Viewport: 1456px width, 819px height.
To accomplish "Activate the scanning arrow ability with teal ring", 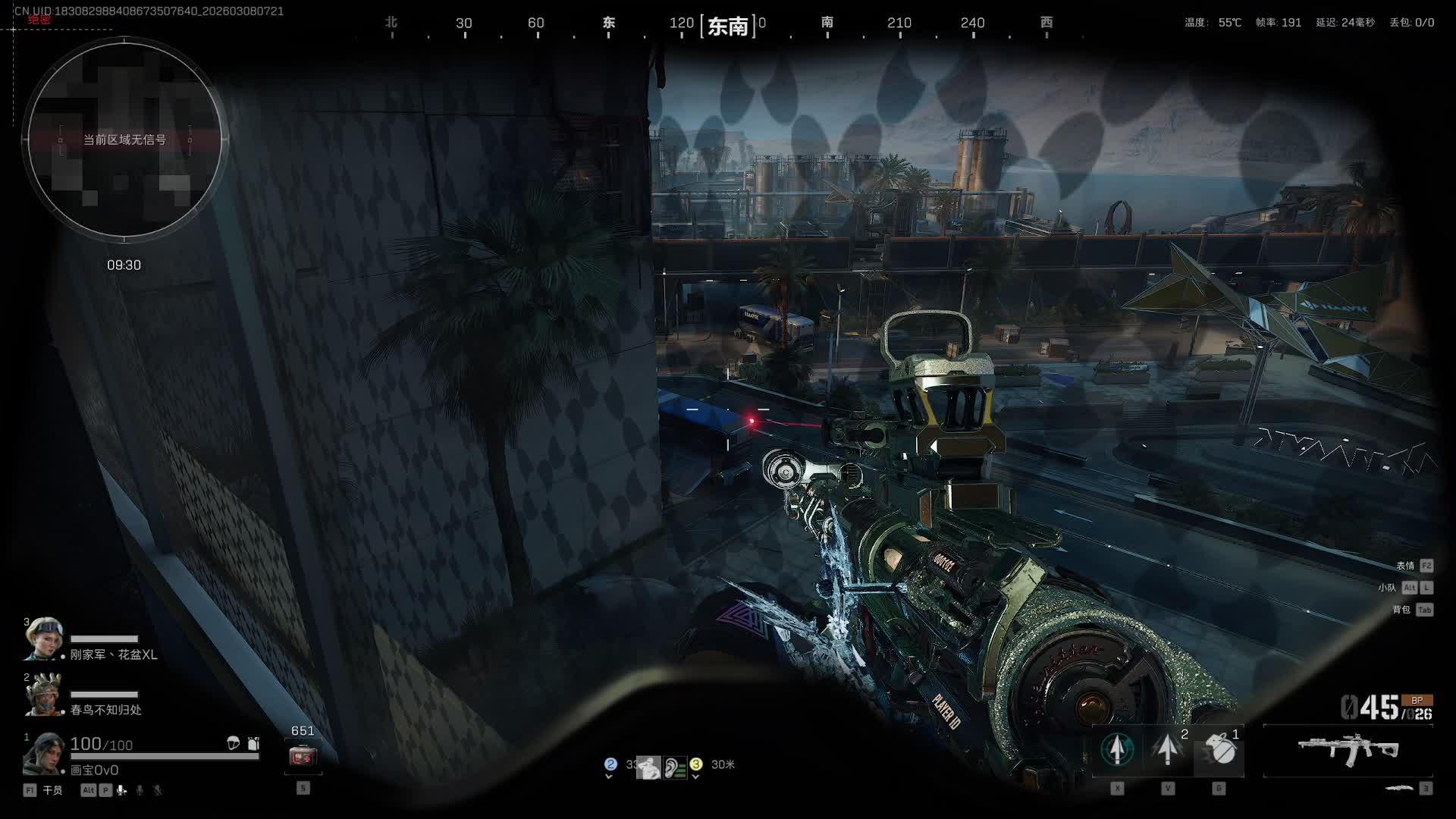I will [1117, 749].
